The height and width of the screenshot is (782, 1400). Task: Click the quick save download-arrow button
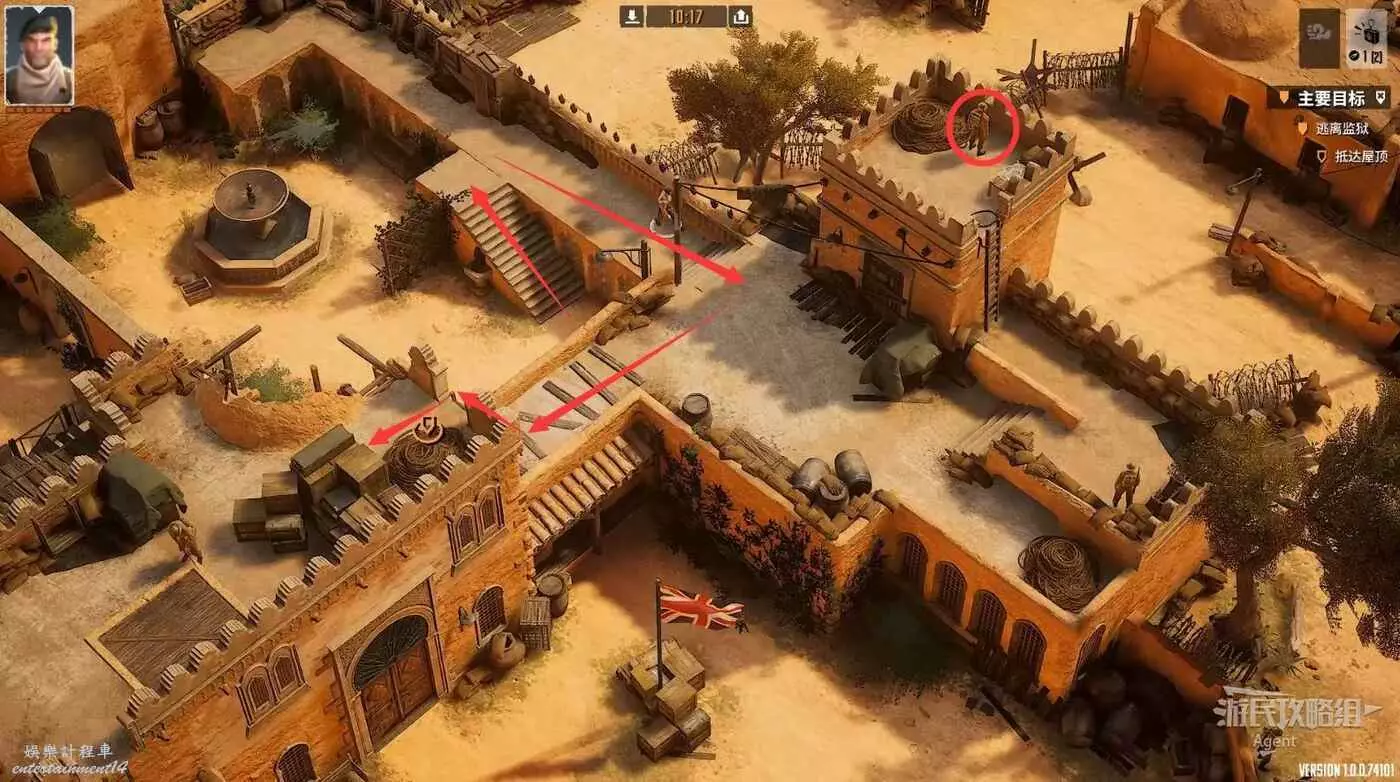pos(632,16)
